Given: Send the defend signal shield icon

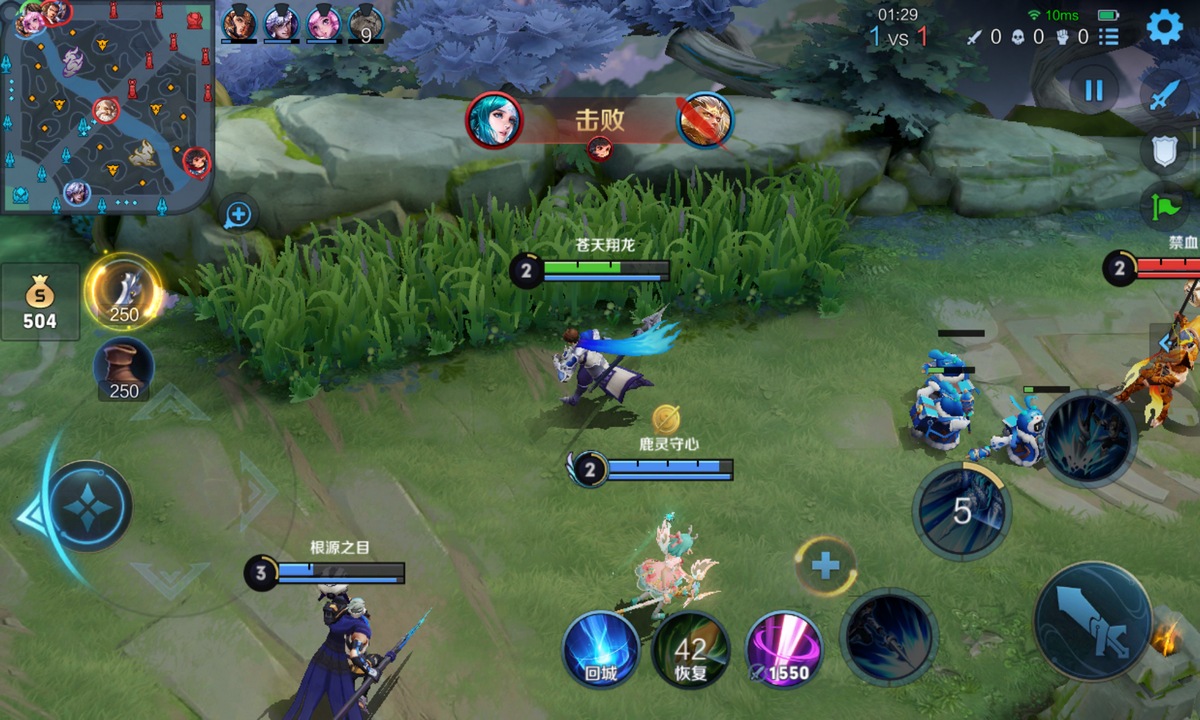Looking at the screenshot, I should pos(1165,152).
